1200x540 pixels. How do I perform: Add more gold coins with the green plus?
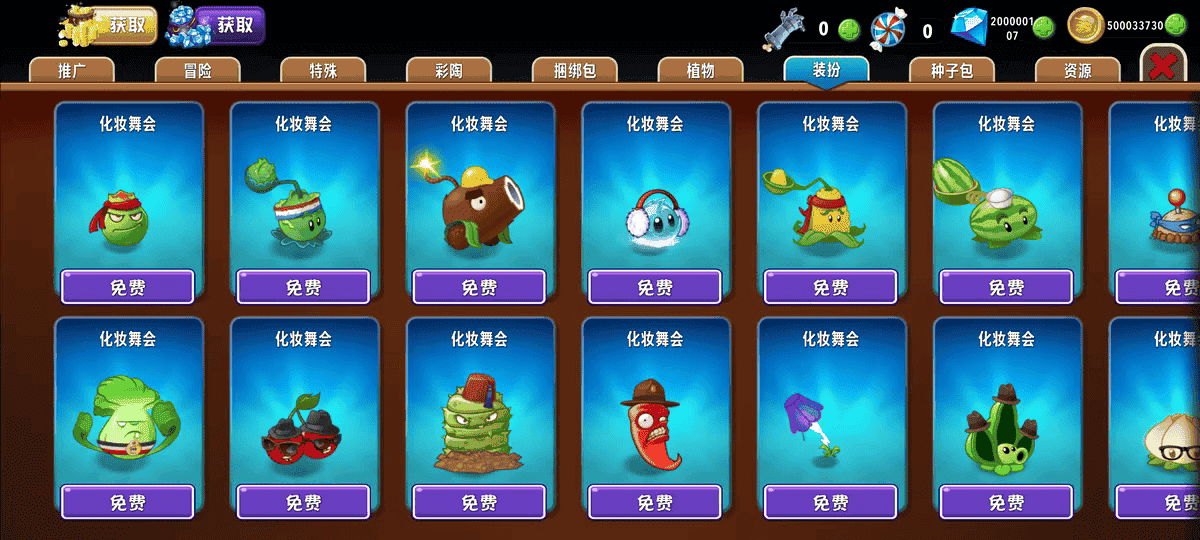(x=1175, y=26)
